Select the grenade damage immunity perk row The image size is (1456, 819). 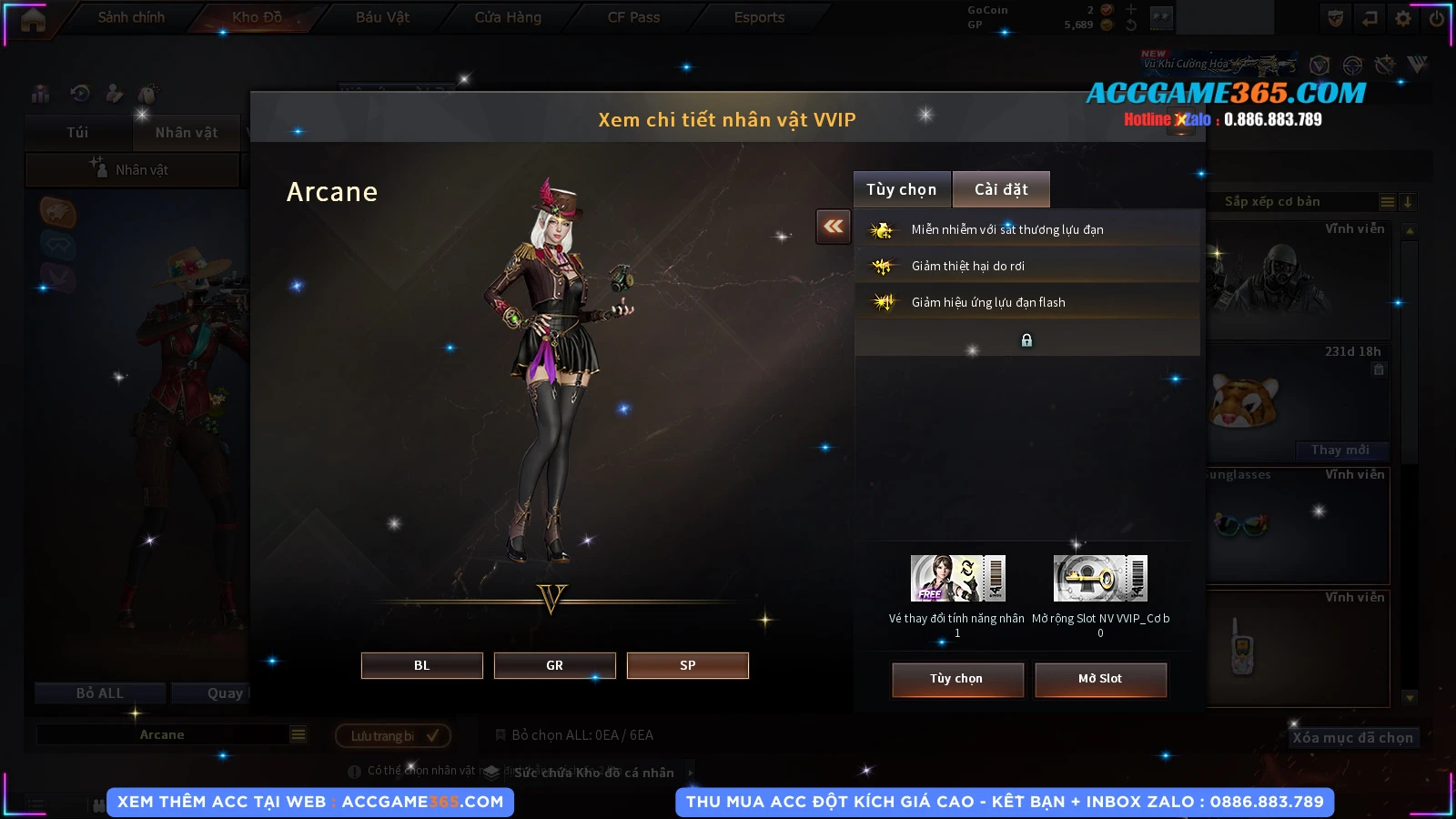click(1026, 229)
